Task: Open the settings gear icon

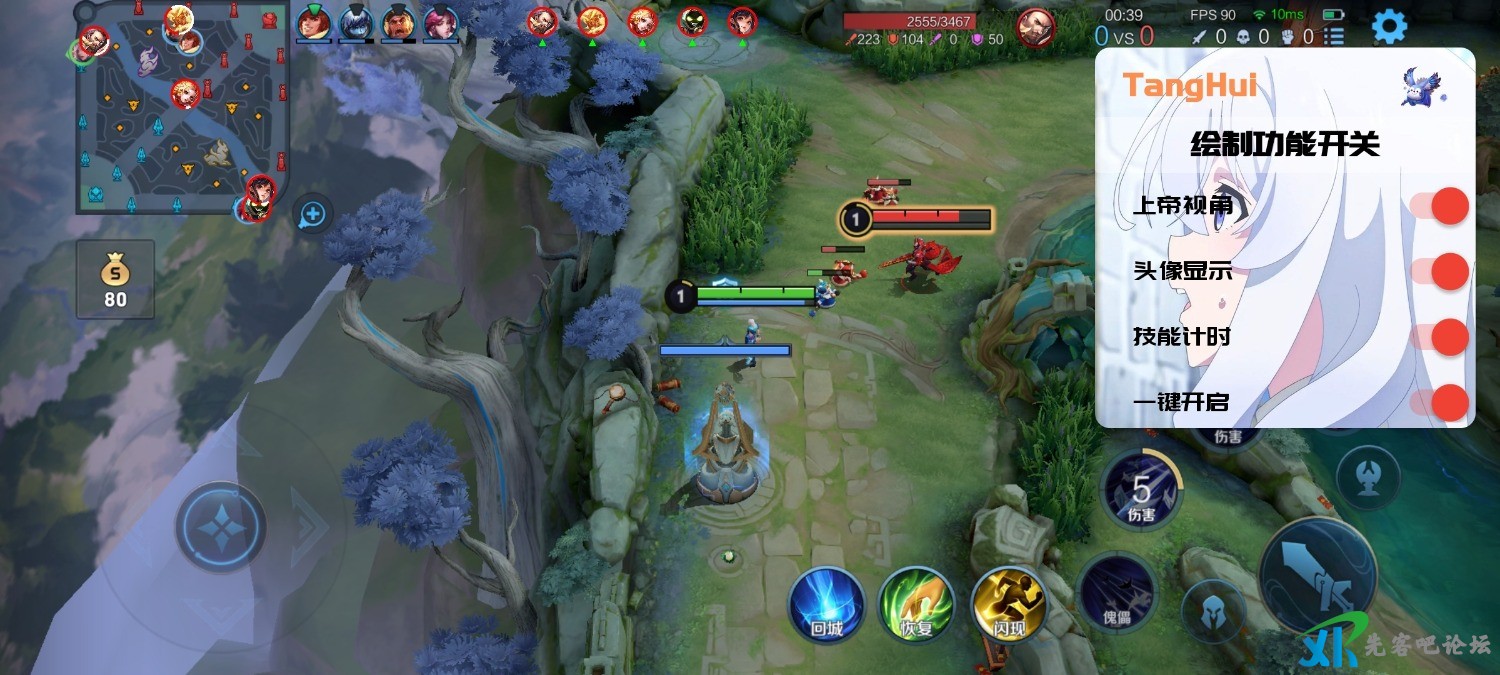Action: coord(1389,26)
